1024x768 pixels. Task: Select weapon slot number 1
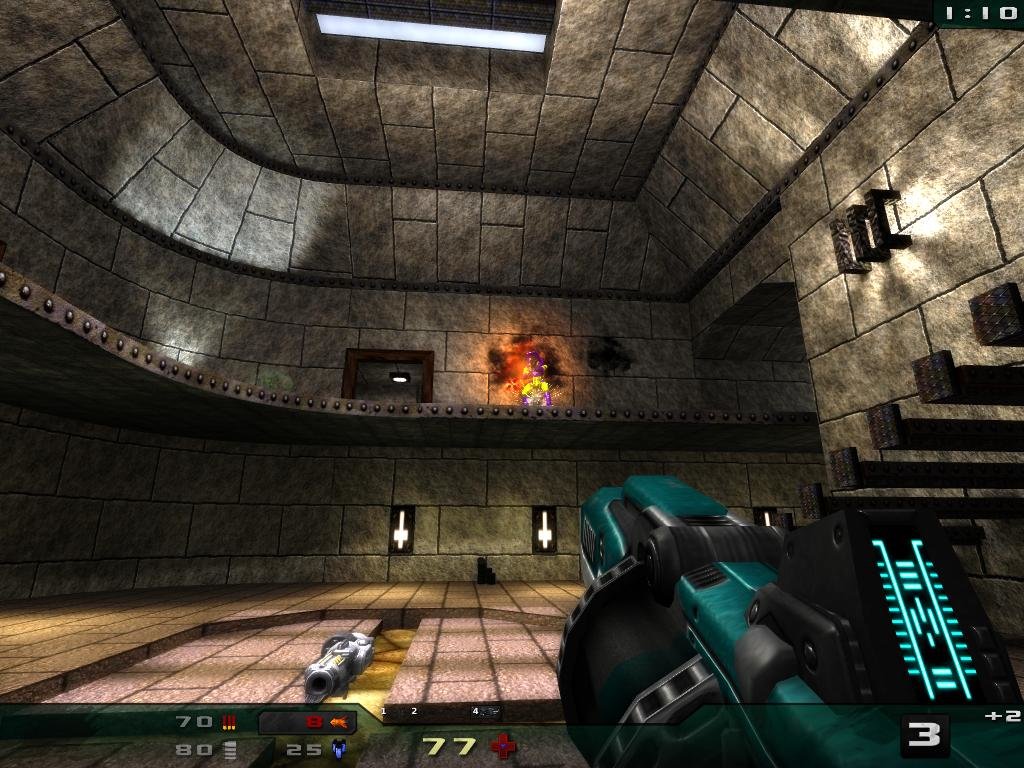click(383, 711)
